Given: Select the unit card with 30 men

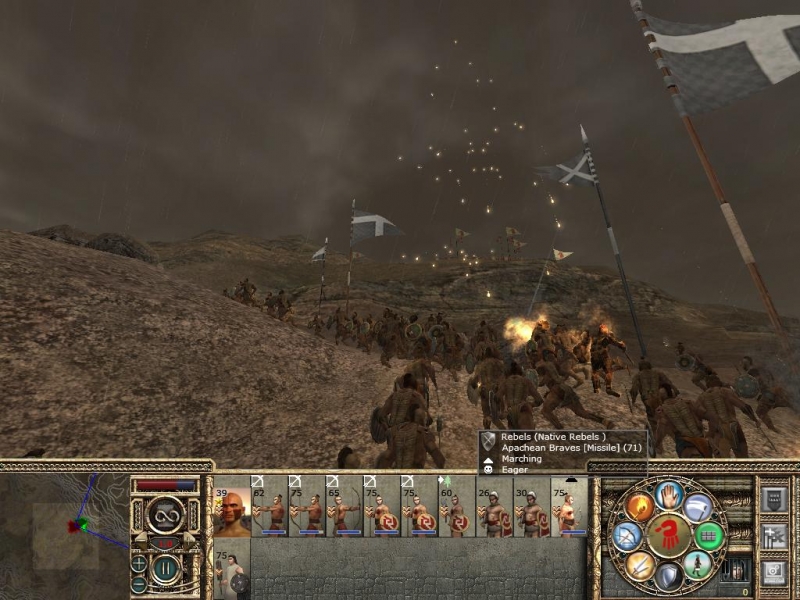Looking at the screenshot, I should tap(531, 507).
